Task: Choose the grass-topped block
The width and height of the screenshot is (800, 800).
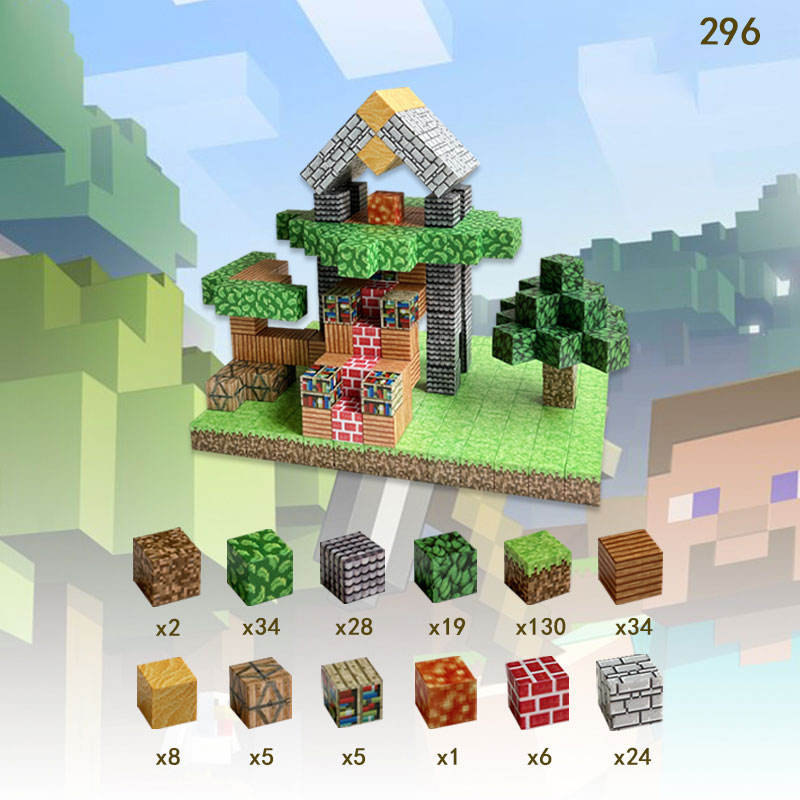Action: point(538,567)
